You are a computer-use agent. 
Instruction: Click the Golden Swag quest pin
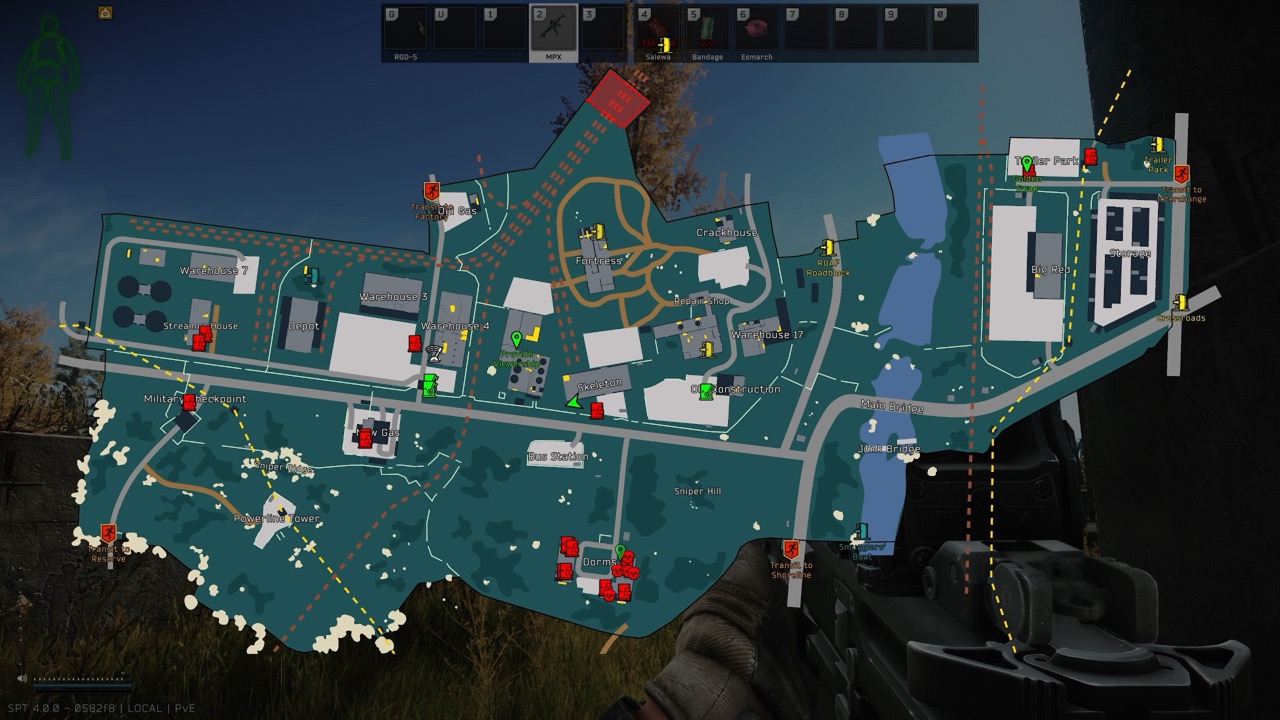[x=1026, y=165]
